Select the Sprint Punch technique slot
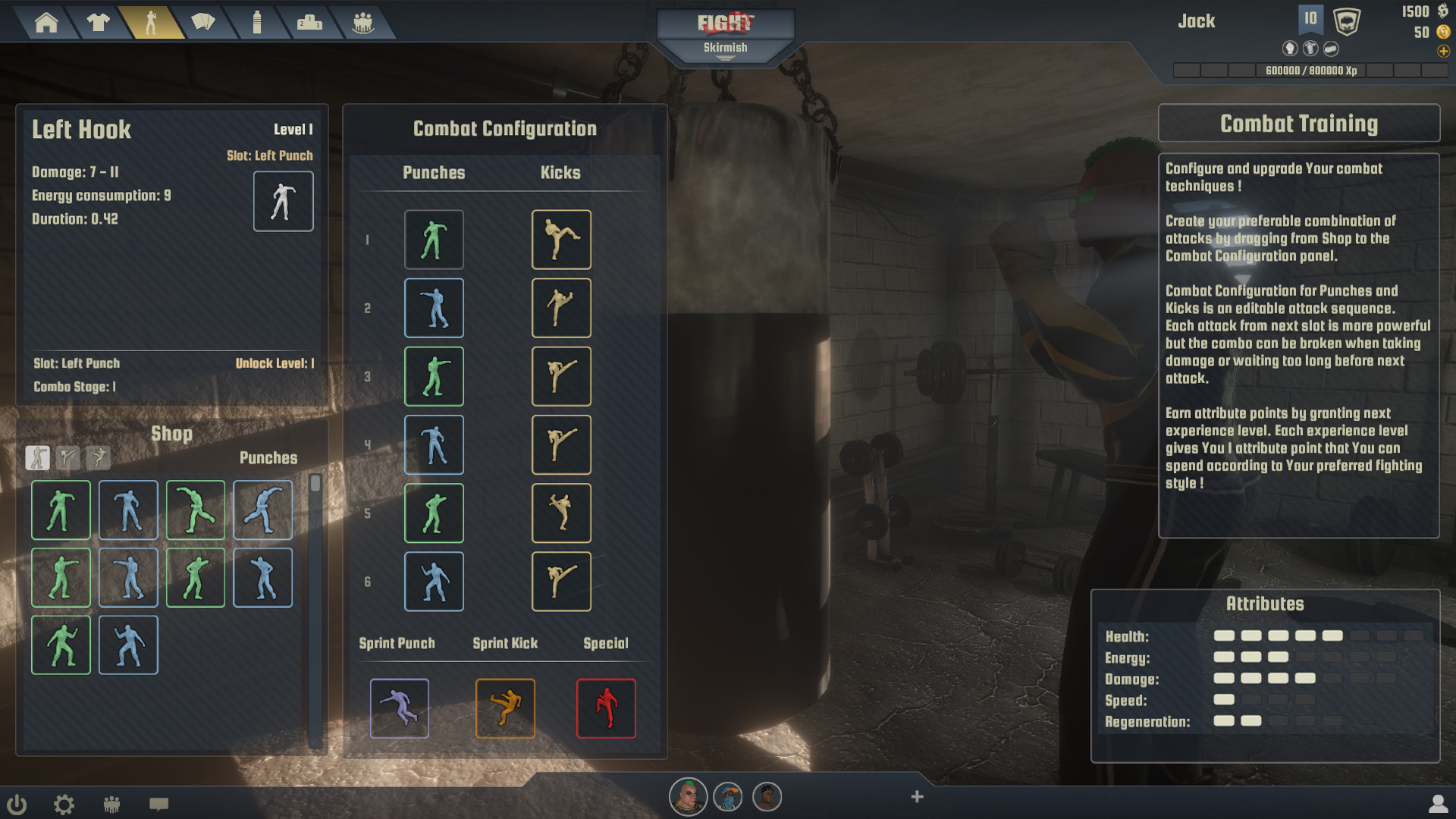Image resolution: width=1456 pixels, height=819 pixels. pos(400,708)
